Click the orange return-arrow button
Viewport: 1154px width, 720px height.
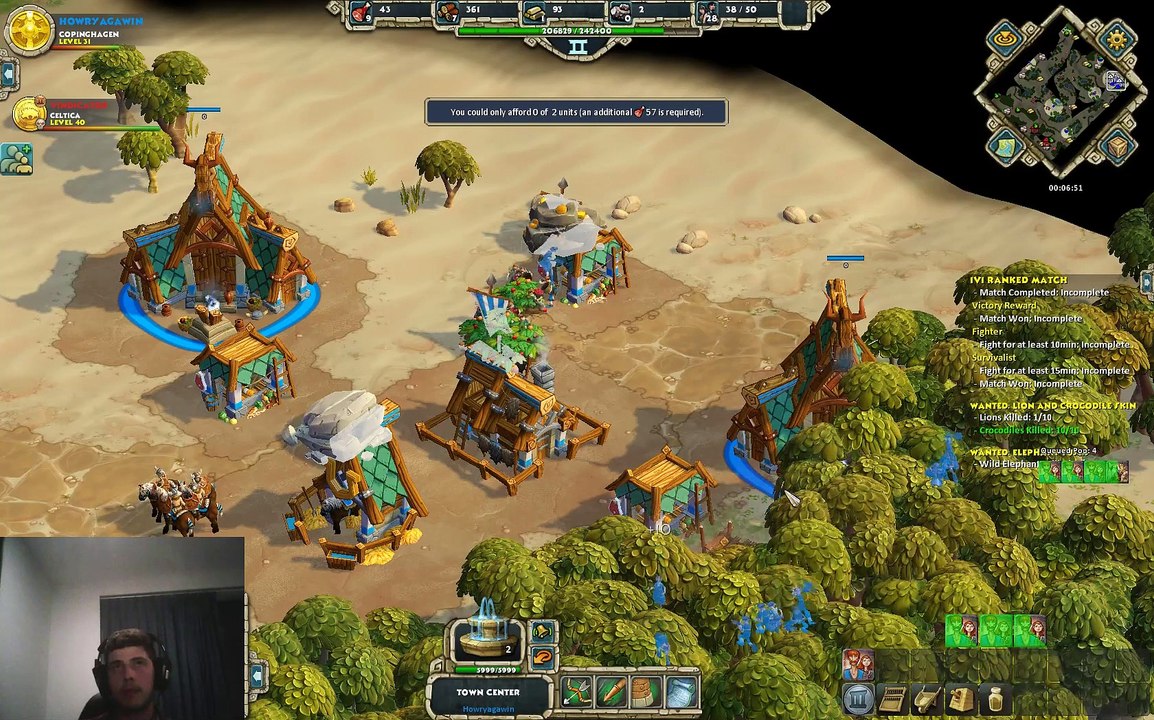(x=542, y=657)
